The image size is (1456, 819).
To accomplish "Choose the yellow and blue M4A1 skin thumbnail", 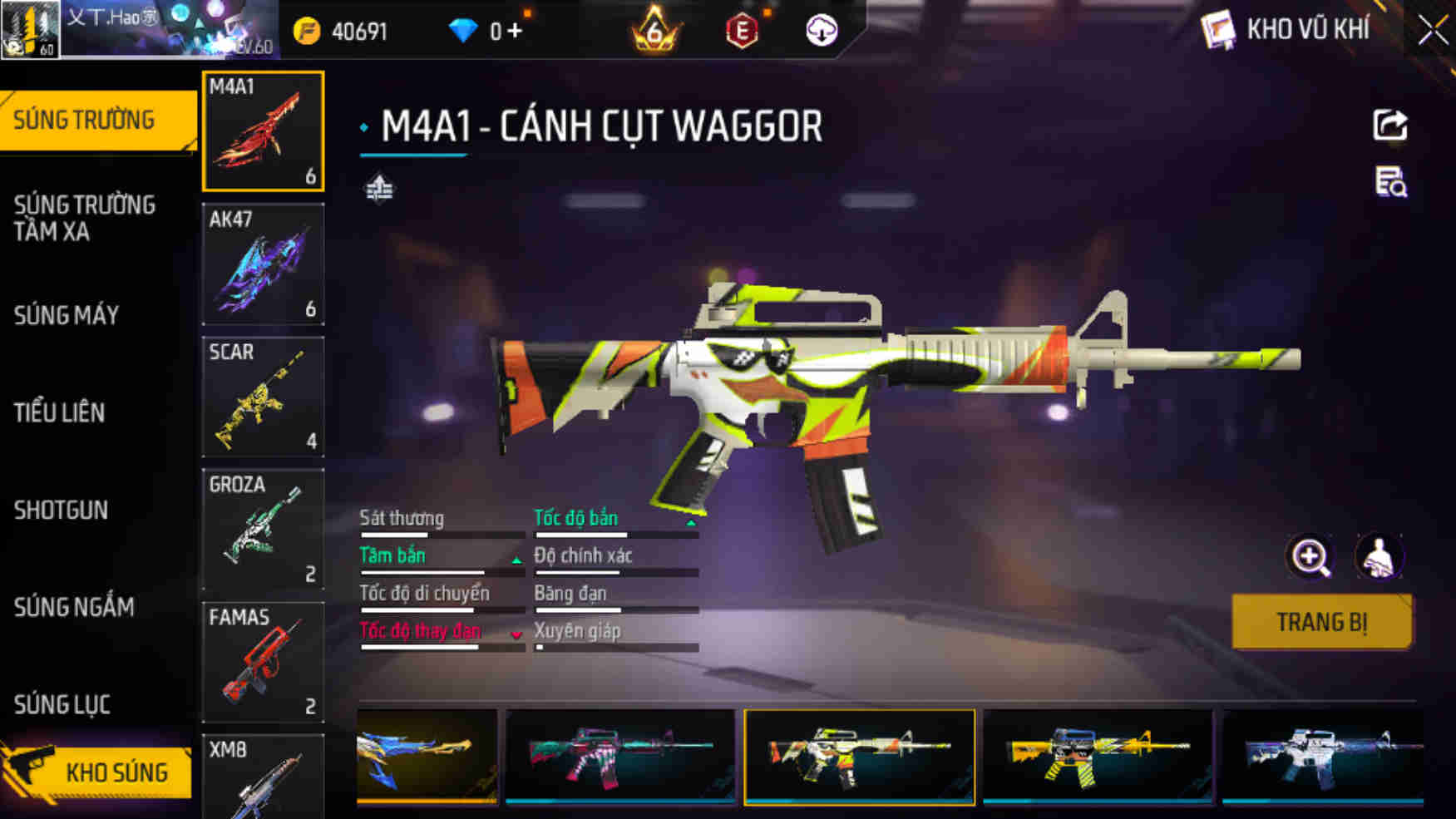I will coord(1097,756).
